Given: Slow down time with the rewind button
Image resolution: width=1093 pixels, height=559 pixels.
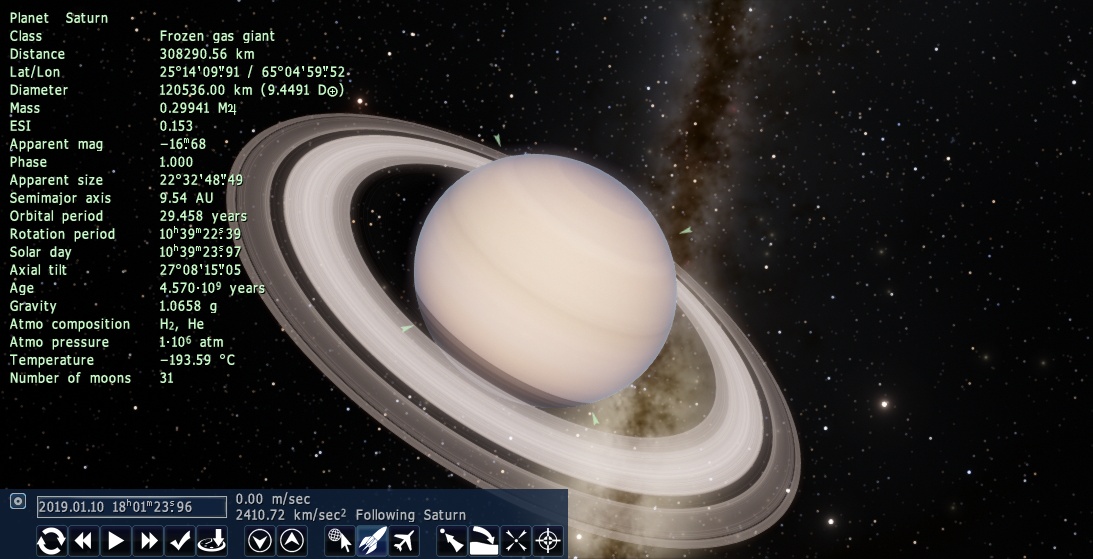Looking at the screenshot, I should pyautogui.click(x=83, y=541).
